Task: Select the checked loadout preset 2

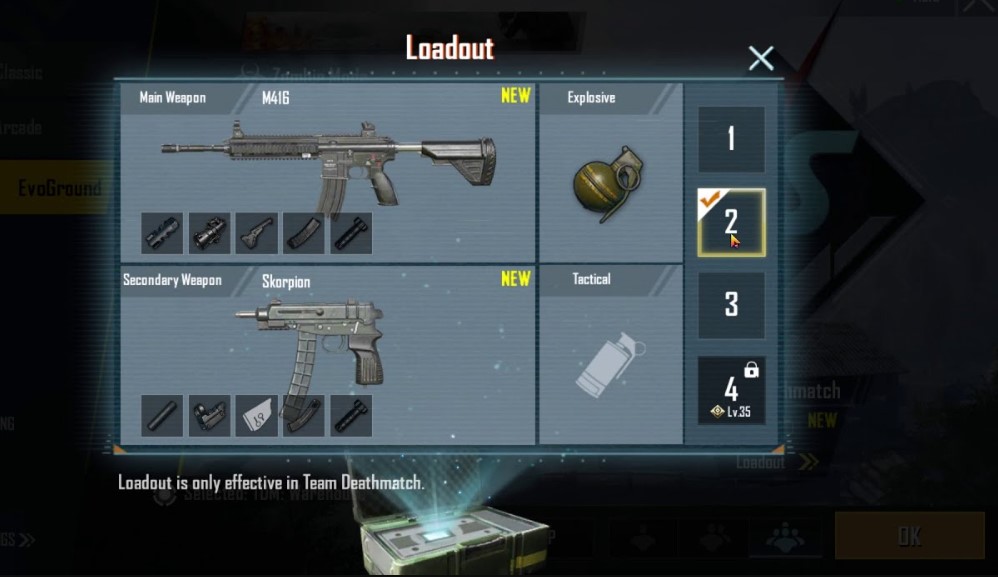Action: [x=731, y=222]
